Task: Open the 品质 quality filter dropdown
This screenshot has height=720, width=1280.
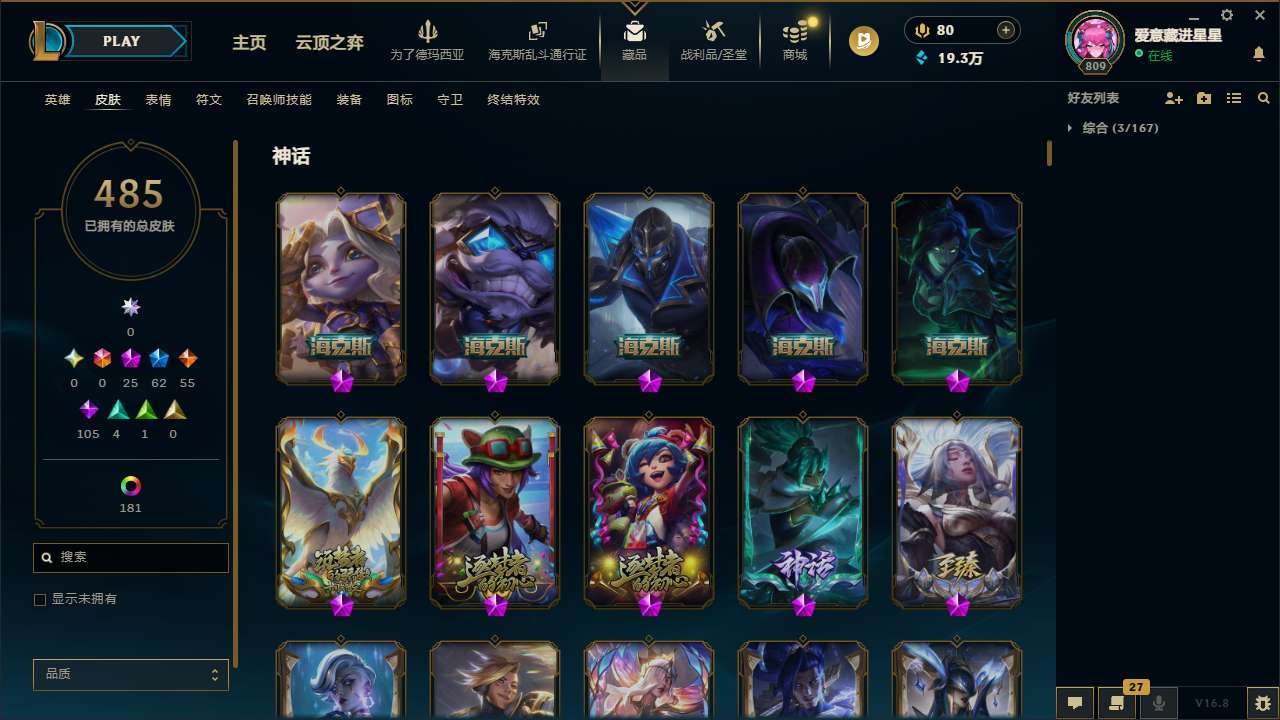Action: 130,674
